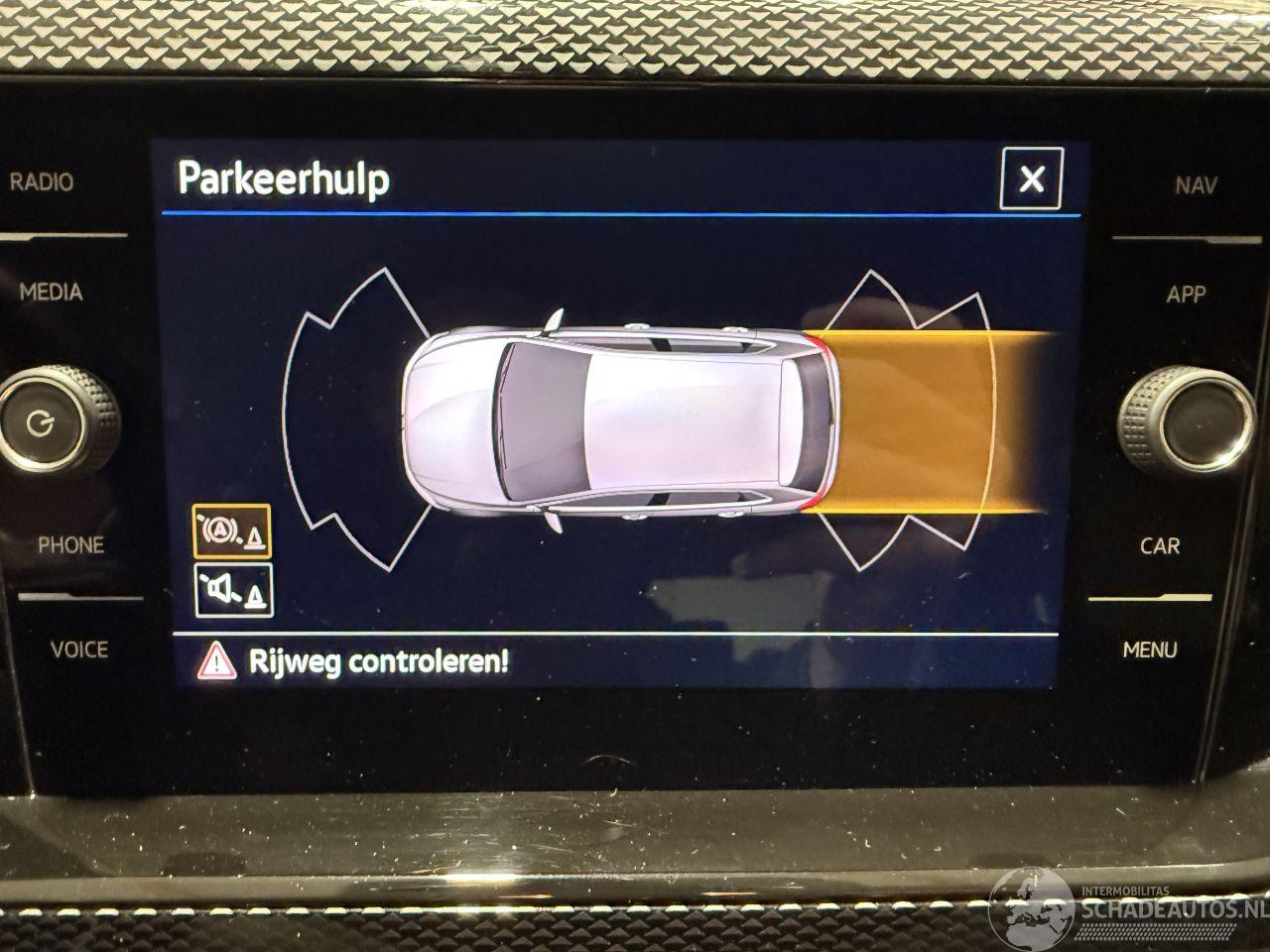Go to the main MENU
The width and height of the screenshot is (1270, 952).
tap(1150, 651)
